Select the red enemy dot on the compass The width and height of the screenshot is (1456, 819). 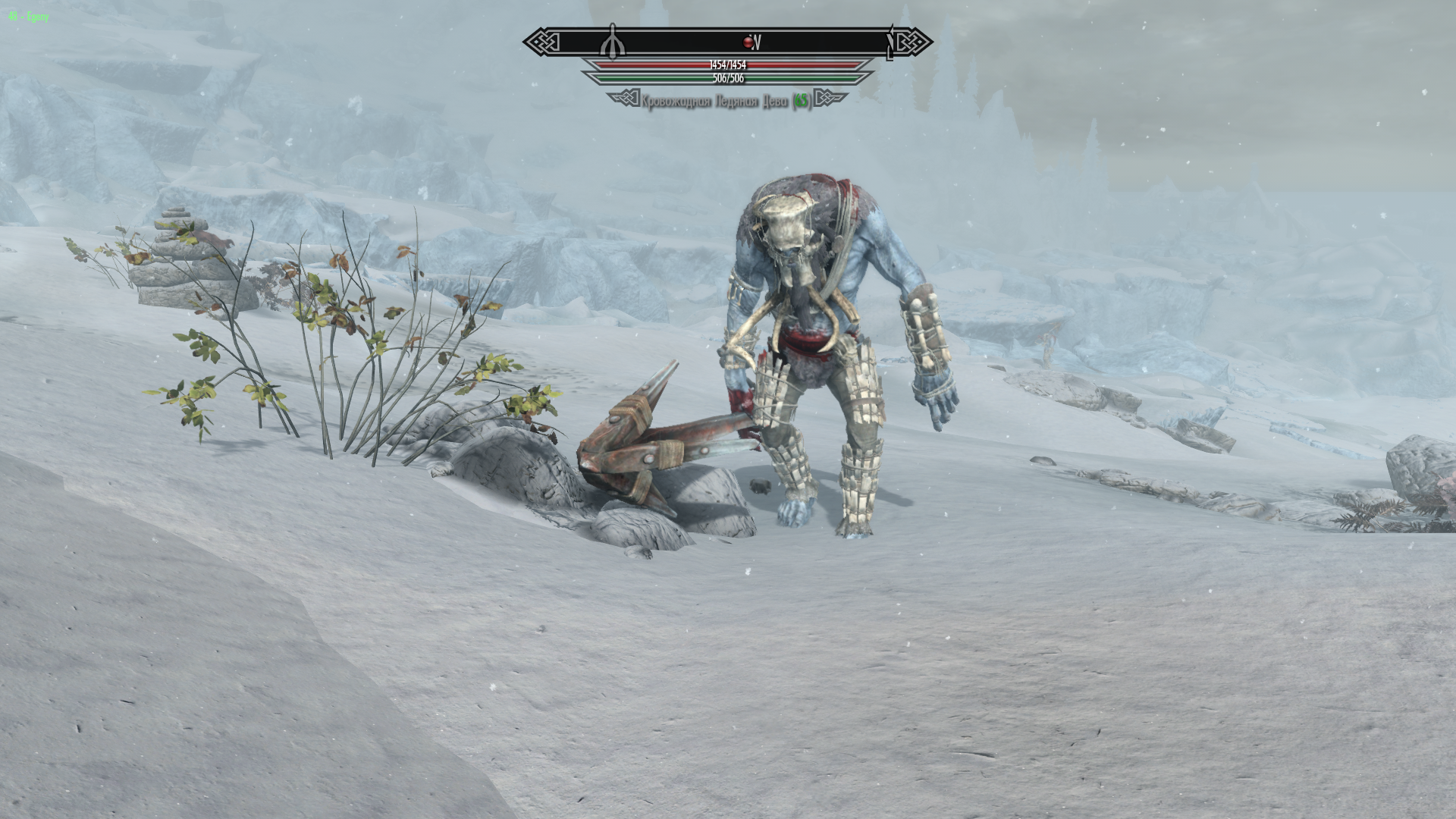tap(747, 42)
